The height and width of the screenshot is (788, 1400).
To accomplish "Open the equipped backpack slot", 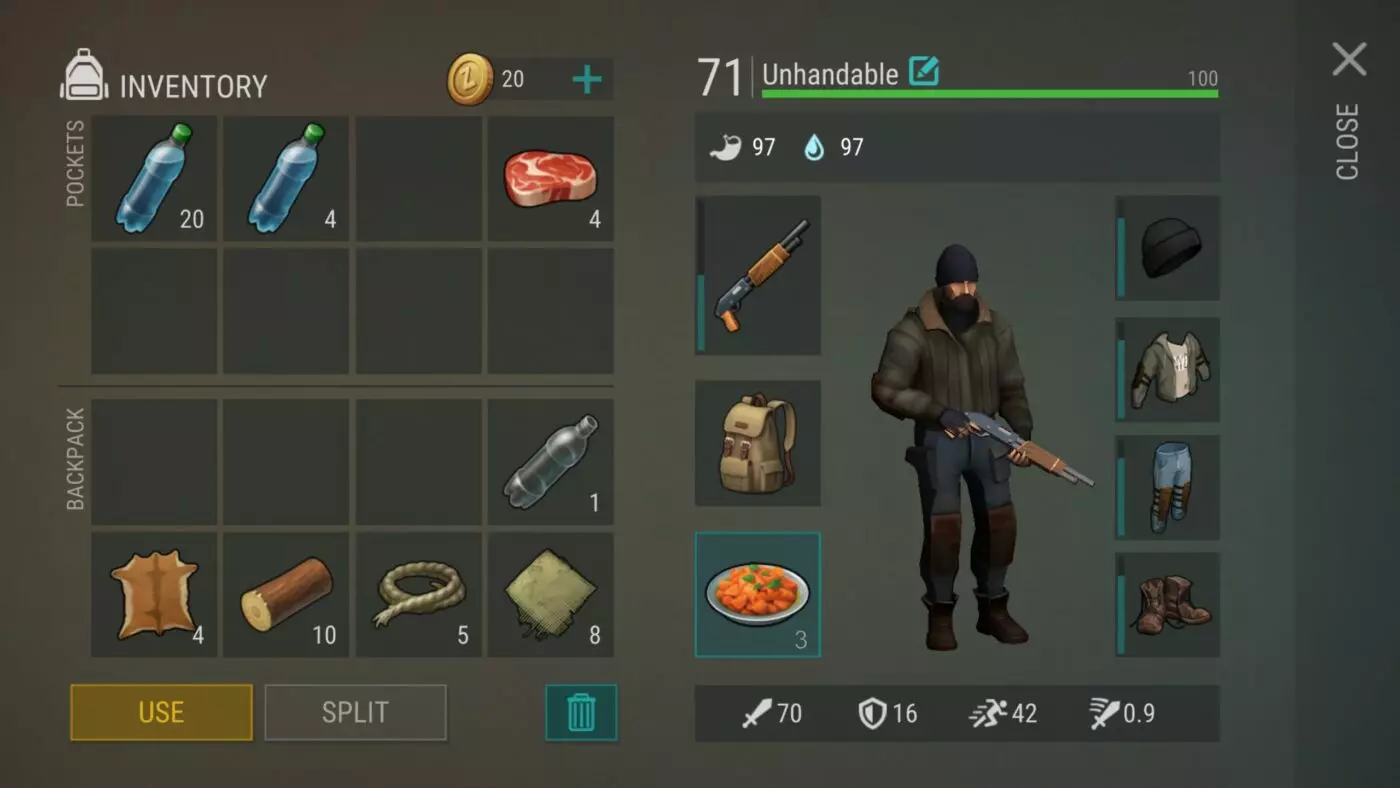I will point(757,442).
